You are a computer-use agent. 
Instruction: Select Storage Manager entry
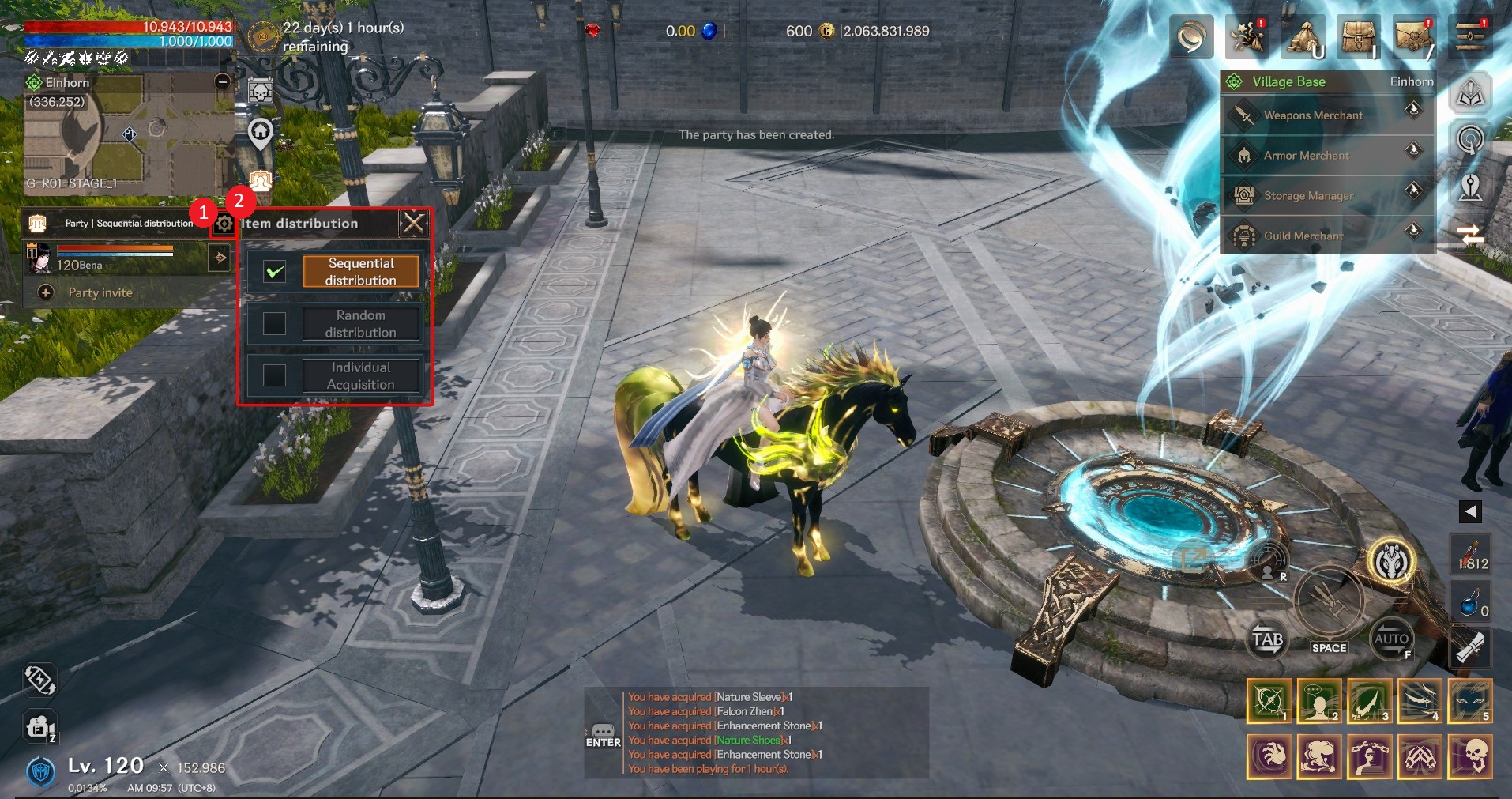(1308, 195)
